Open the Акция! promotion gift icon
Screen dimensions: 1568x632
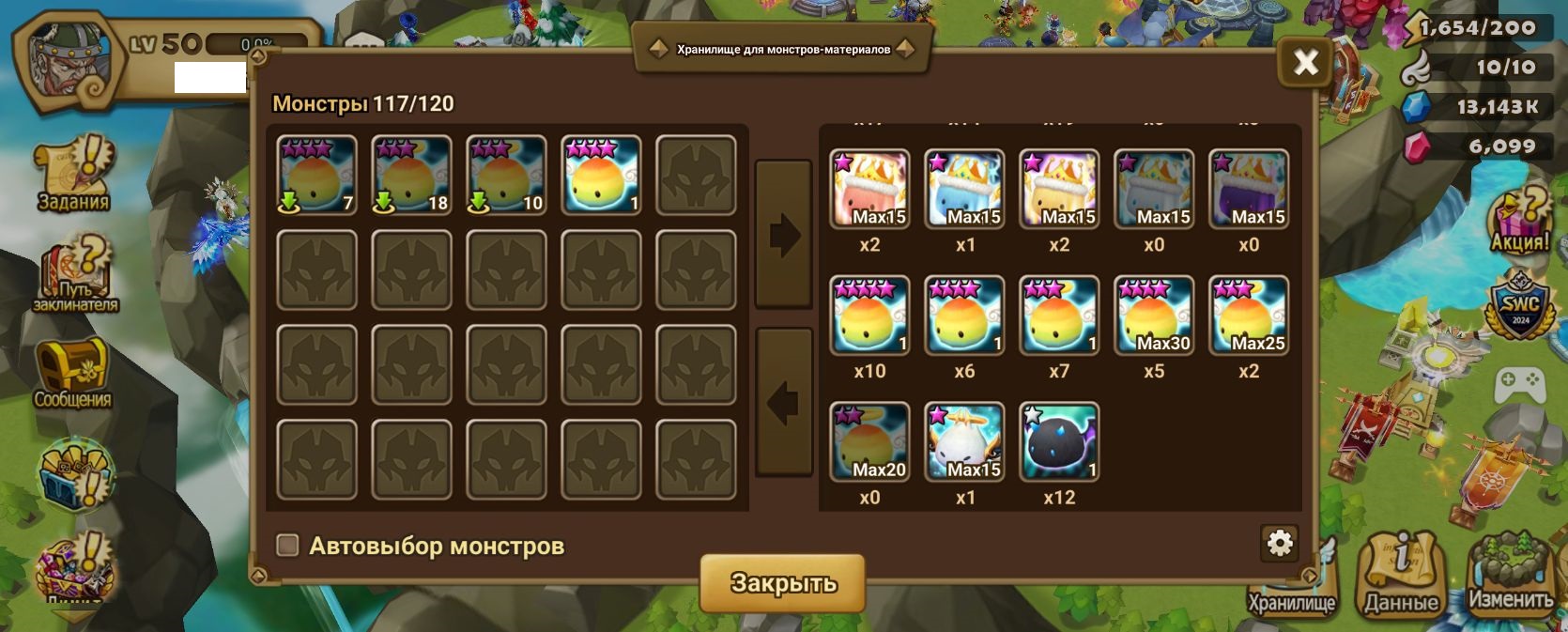pyautogui.click(x=1519, y=222)
